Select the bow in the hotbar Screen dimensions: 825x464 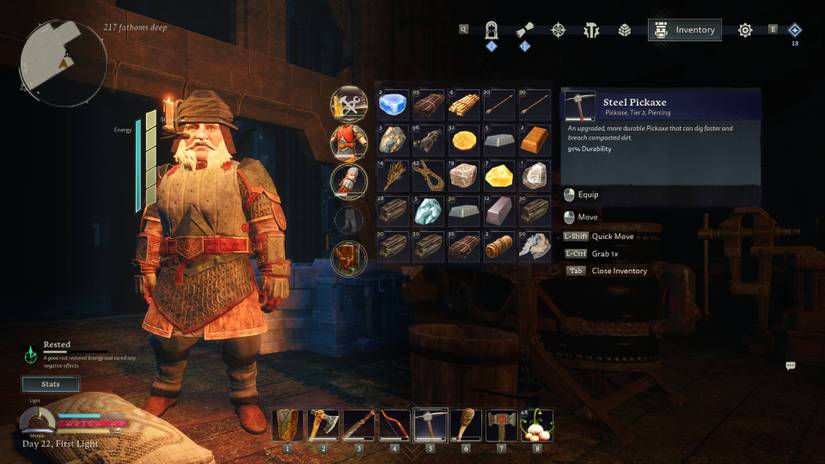click(394, 425)
